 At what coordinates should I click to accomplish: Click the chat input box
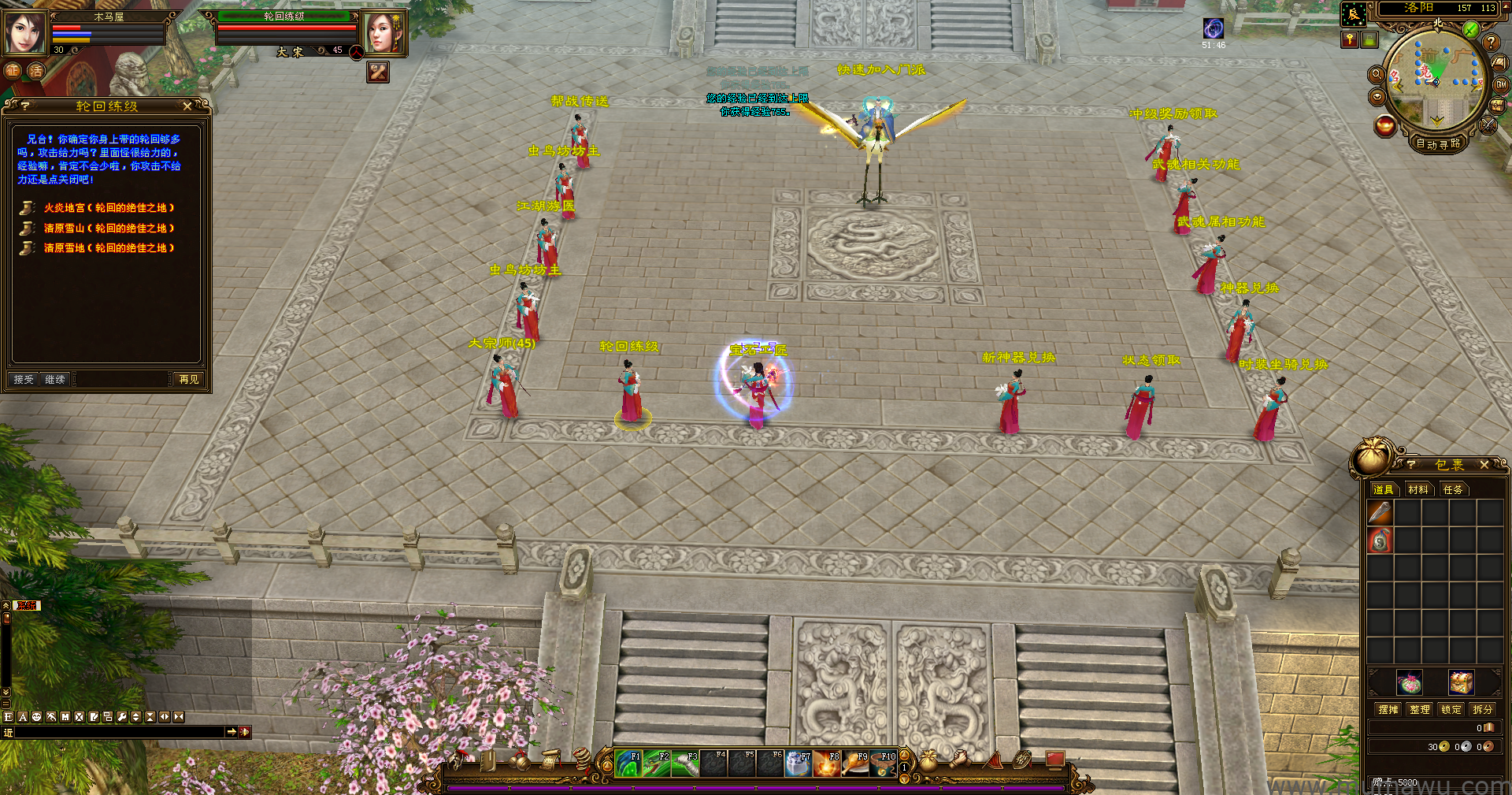pyautogui.click(x=118, y=733)
